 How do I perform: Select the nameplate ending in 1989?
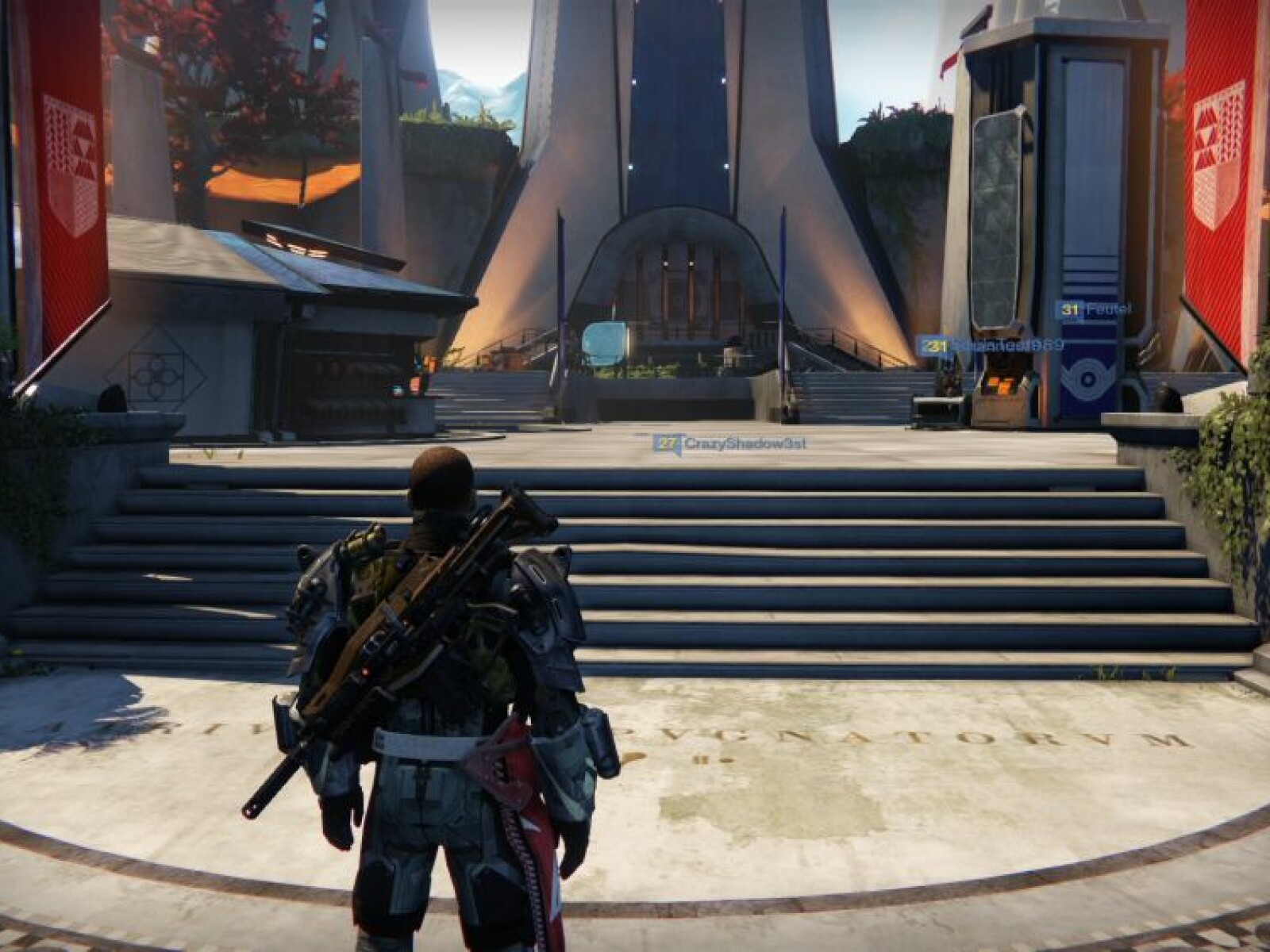(991, 346)
